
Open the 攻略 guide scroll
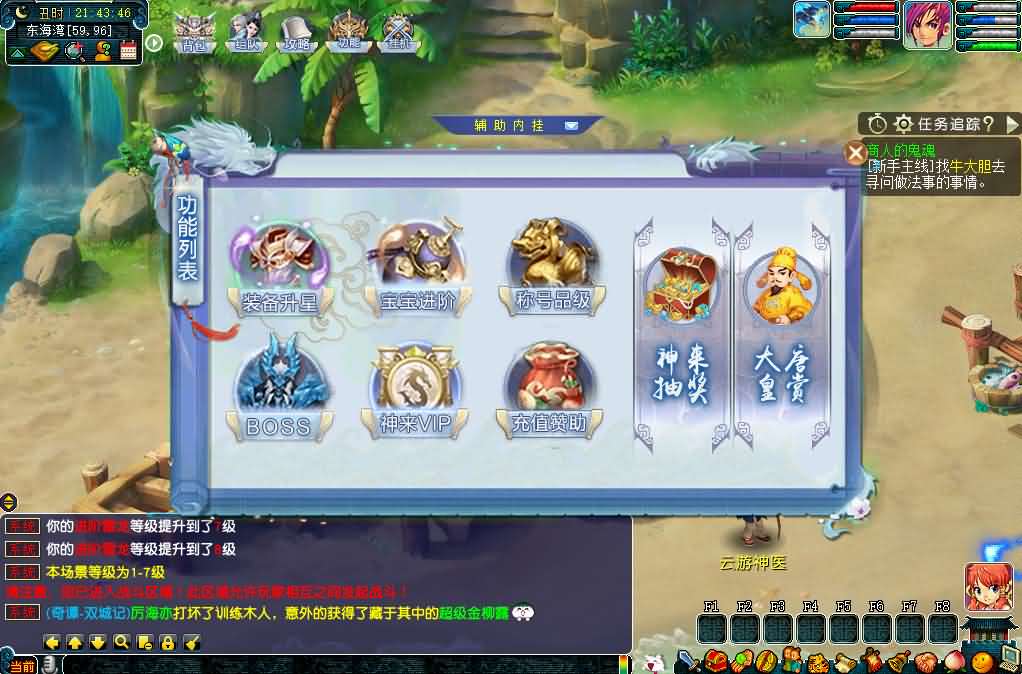(296, 33)
